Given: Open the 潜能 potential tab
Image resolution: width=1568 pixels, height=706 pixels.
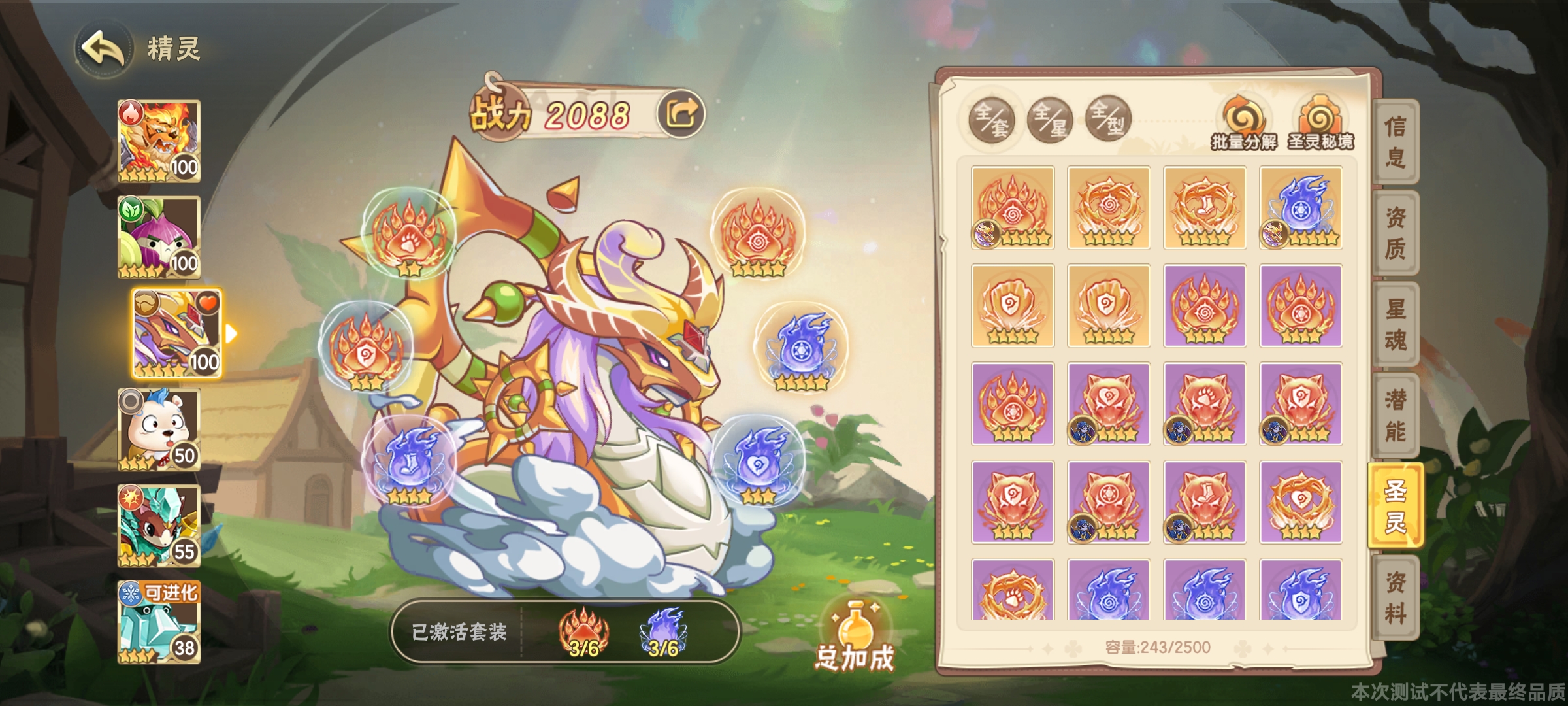Looking at the screenshot, I should point(1395,415).
